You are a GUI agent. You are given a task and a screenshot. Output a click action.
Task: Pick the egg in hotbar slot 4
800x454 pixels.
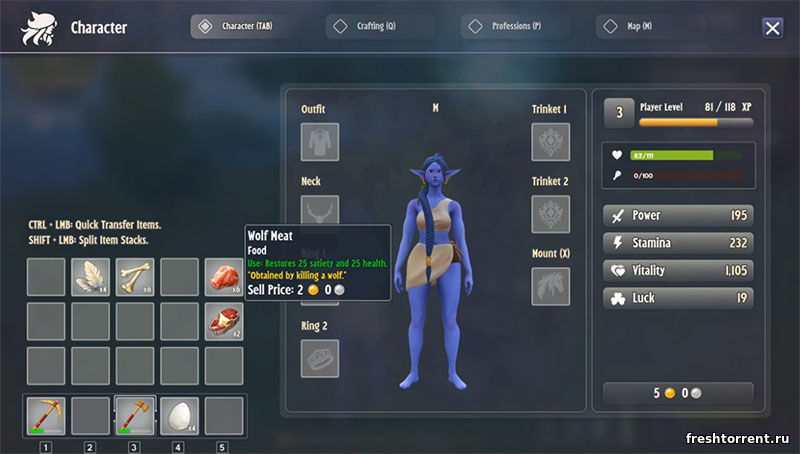(180, 416)
